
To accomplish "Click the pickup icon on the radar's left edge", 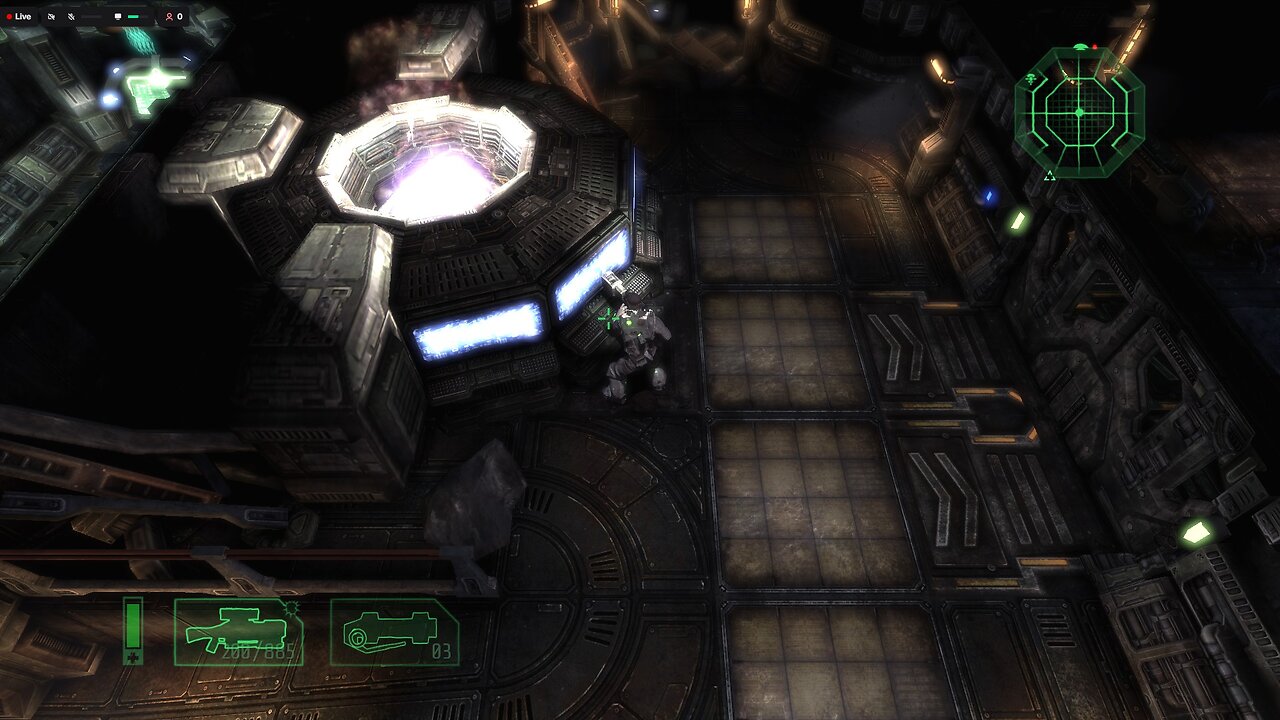I will tap(1030, 79).
